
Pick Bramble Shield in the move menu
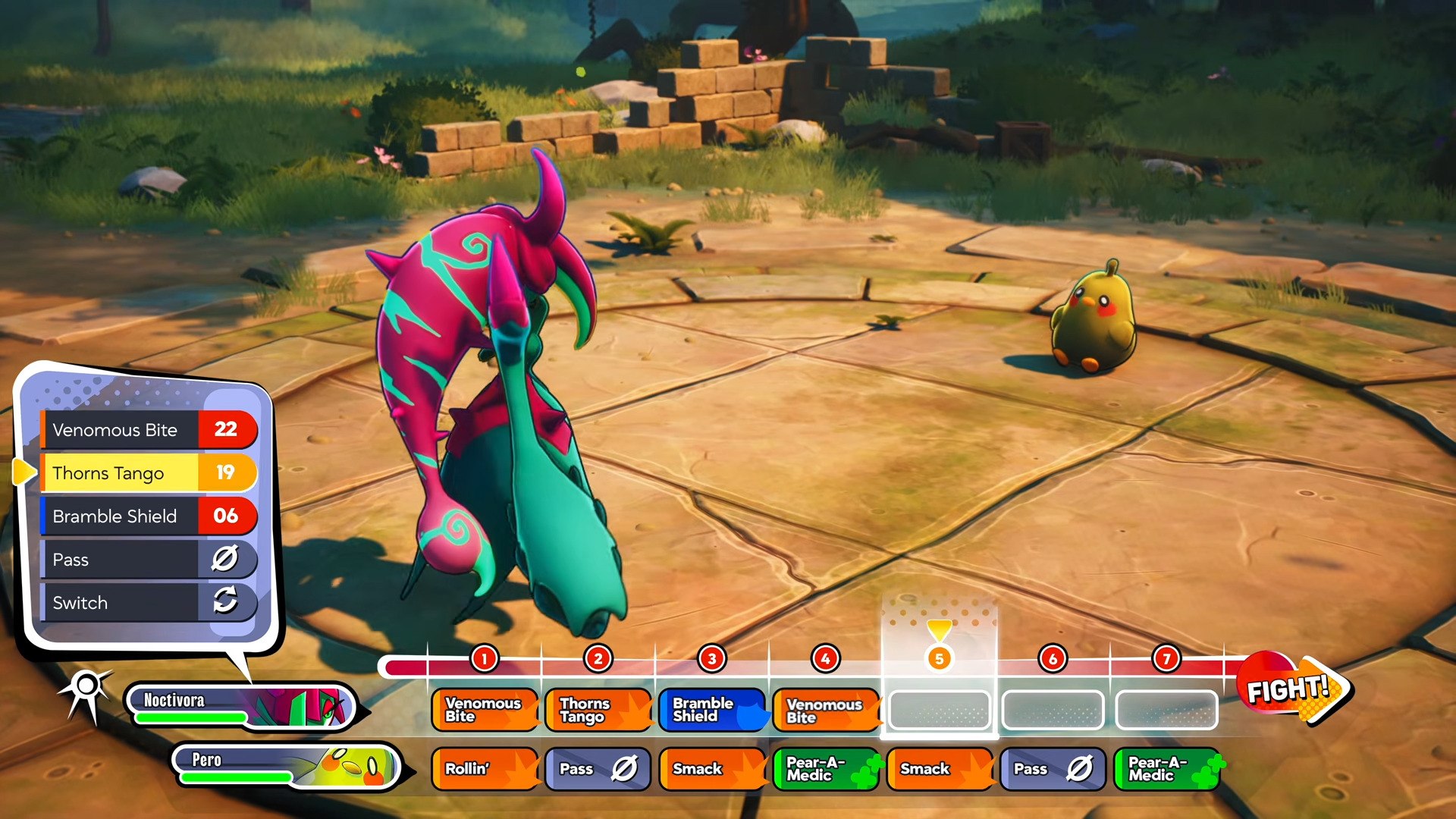pyautogui.click(x=148, y=516)
